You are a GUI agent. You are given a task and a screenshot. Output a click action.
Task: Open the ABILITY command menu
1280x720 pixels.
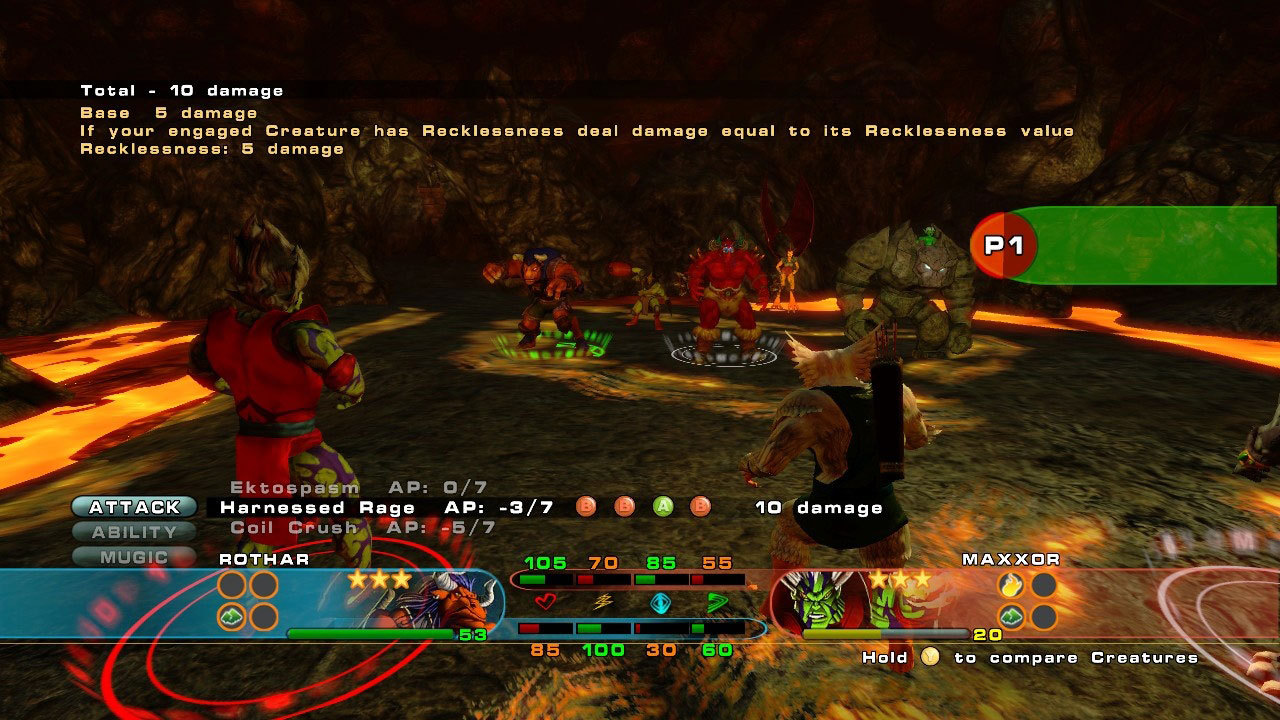coord(134,532)
